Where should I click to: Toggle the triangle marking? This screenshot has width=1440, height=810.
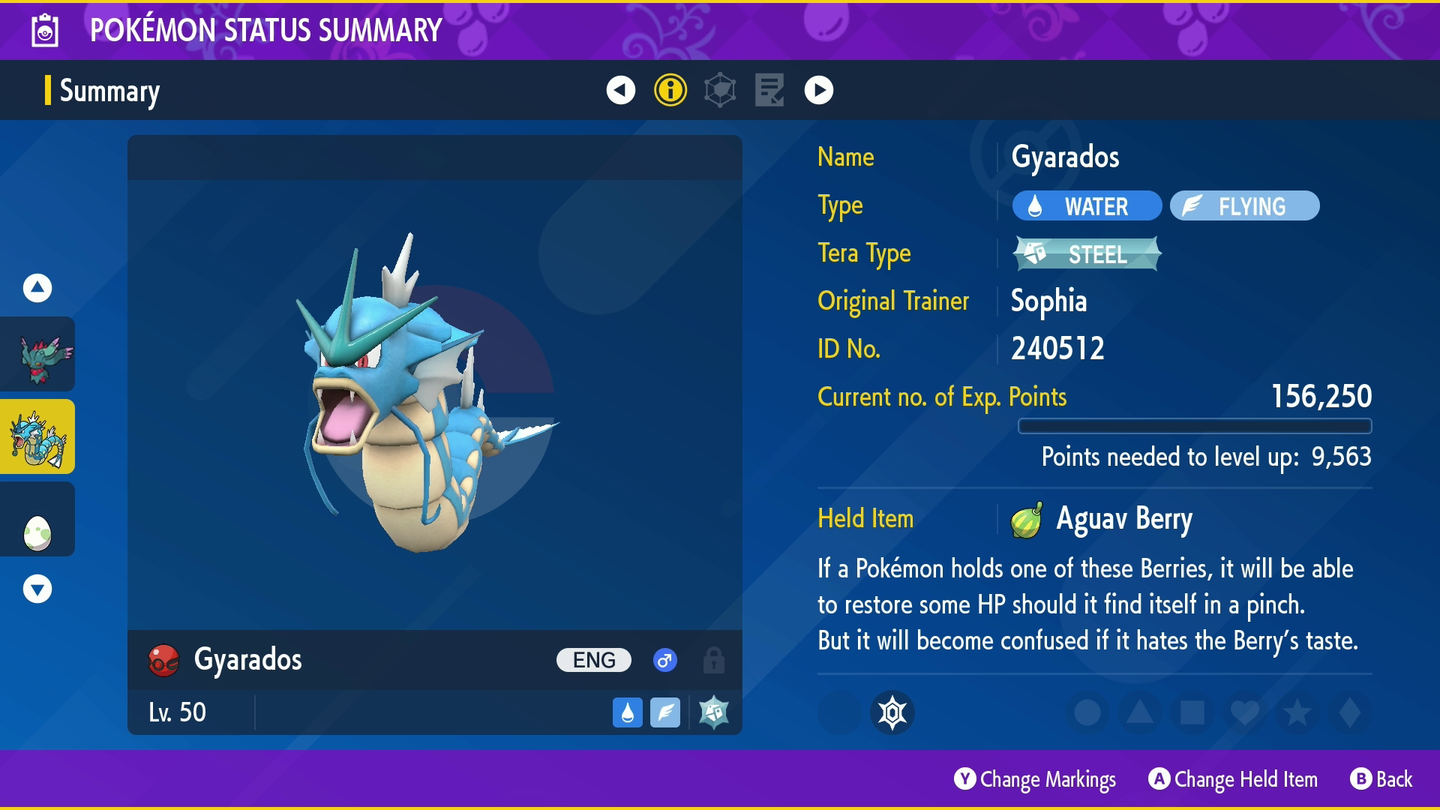pos(1140,713)
